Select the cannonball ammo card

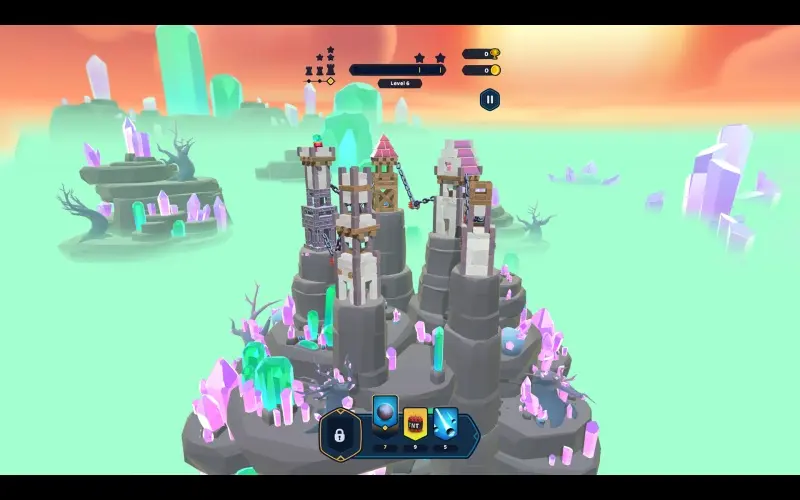[385, 416]
